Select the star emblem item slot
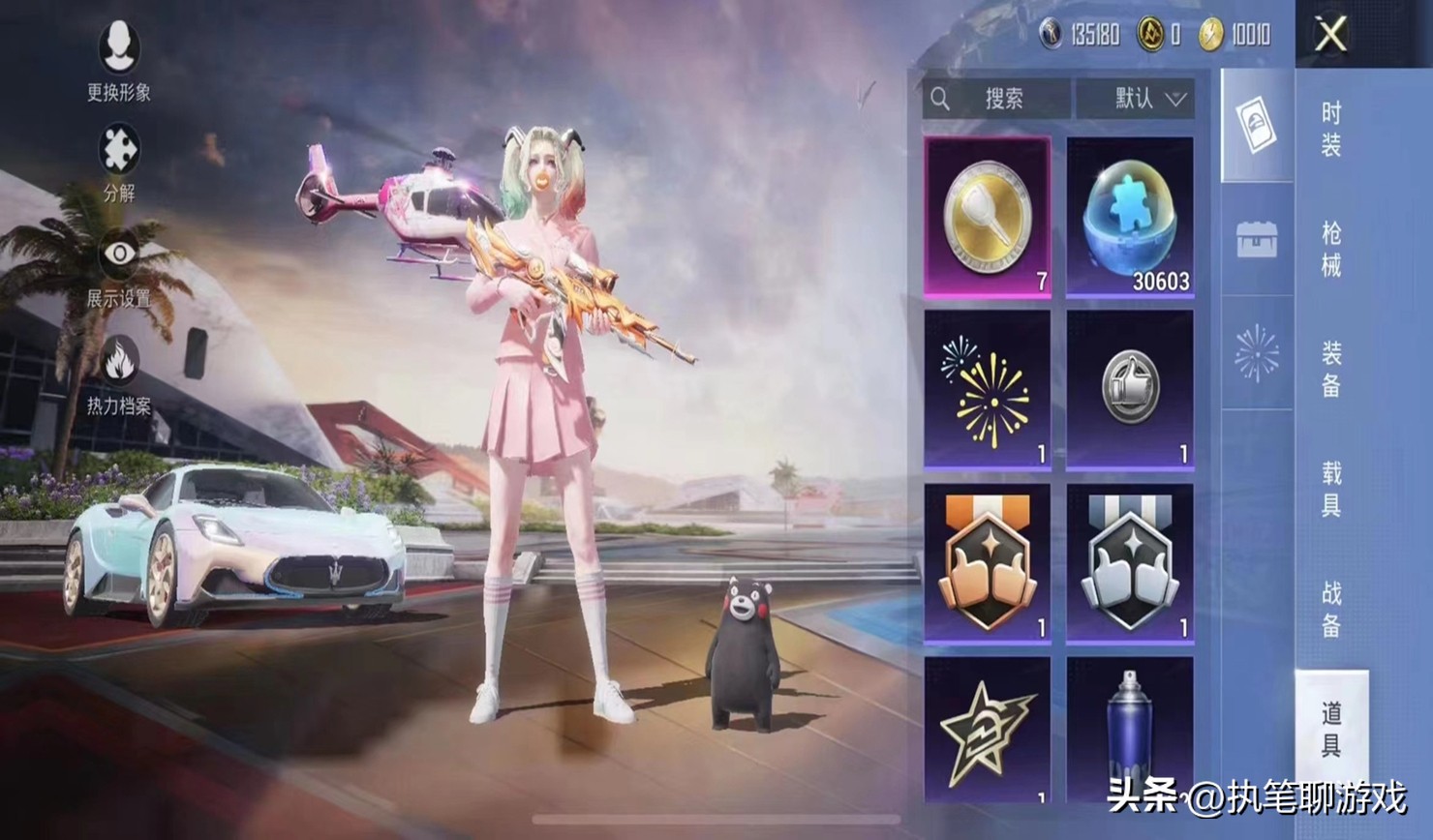1433x840 pixels. pyautogui.click(x=988, y=730)
